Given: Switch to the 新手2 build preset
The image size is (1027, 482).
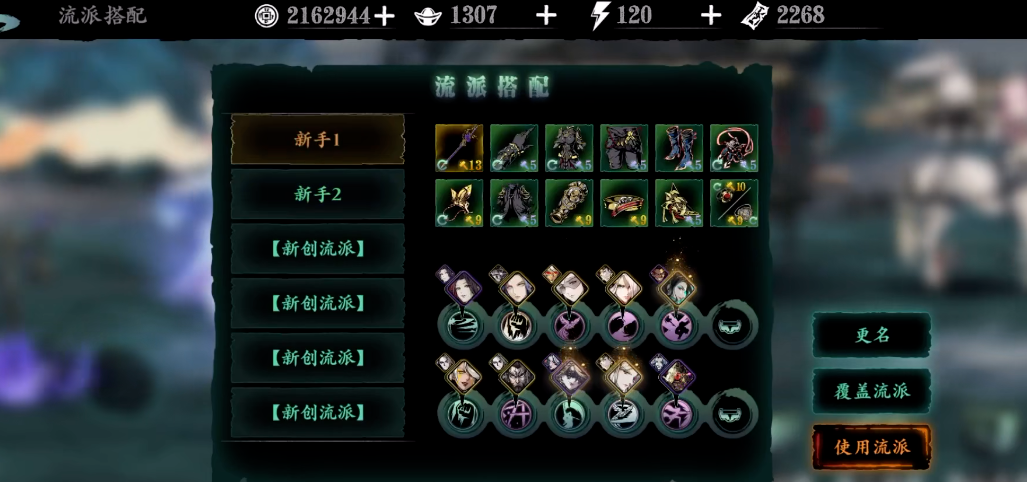Looking at the screenshot, I should (x=318, y=194).
